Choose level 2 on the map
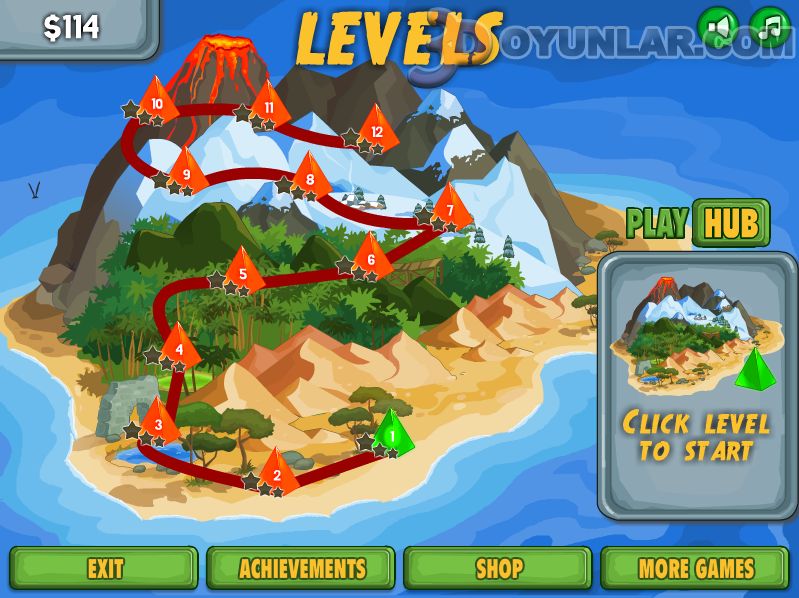Screen dimensions: 799x598 (x=277, y=472)
